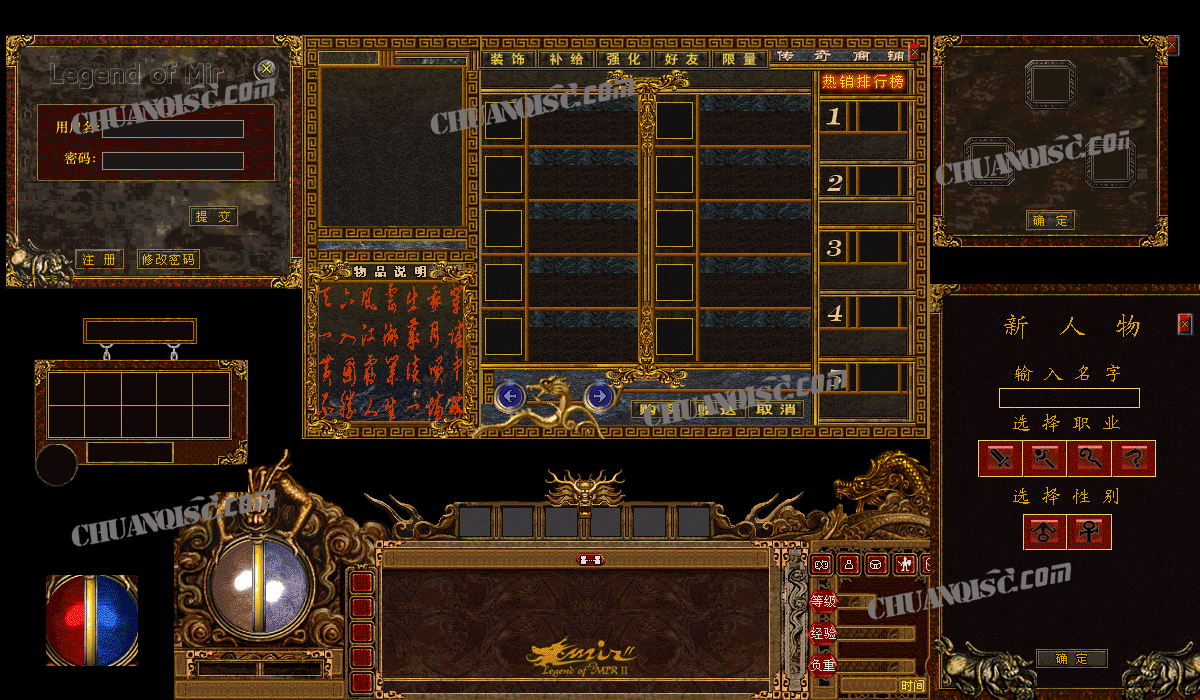Go to the previous shop page arrow
1200x700 pixels.
click(510, 397)
